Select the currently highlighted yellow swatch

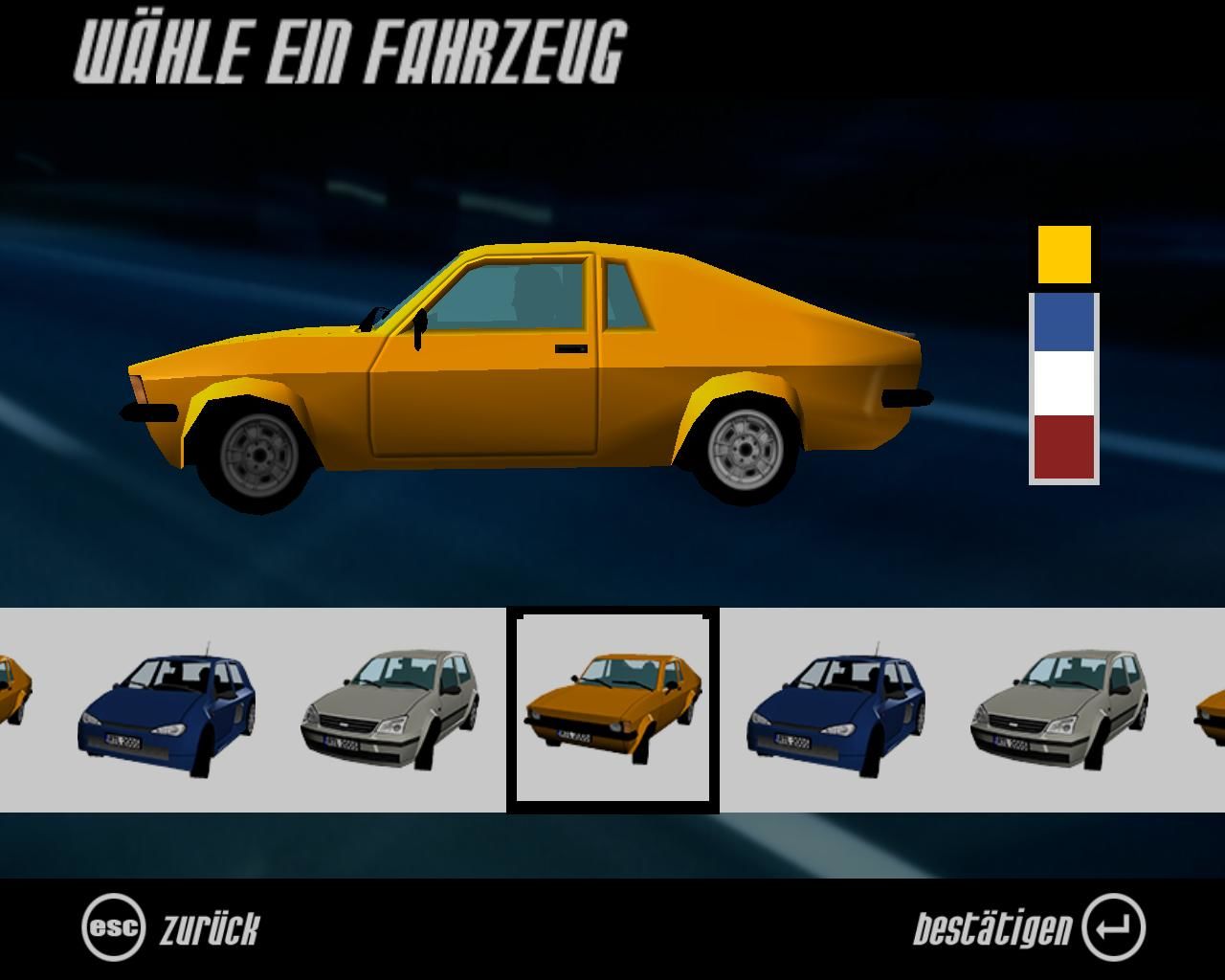pyautogui.click(x=1062, y=255)
